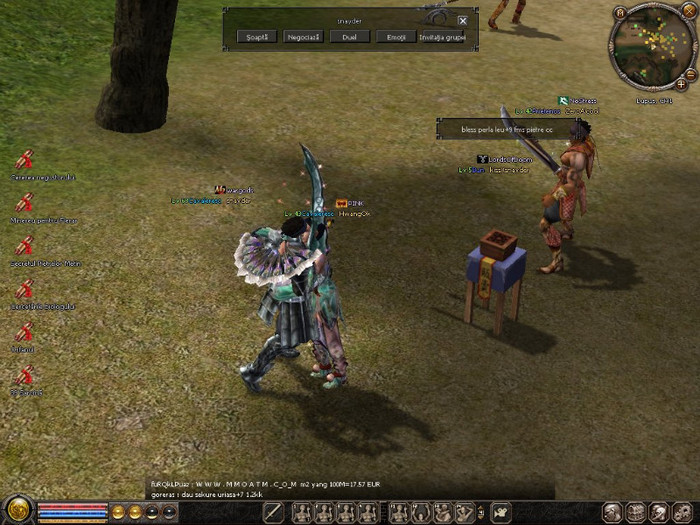Image resolution: width=700 pixels, height=525 pixels.
Task: Send a group invite via Invitația grupei
Action: point(442,37)
